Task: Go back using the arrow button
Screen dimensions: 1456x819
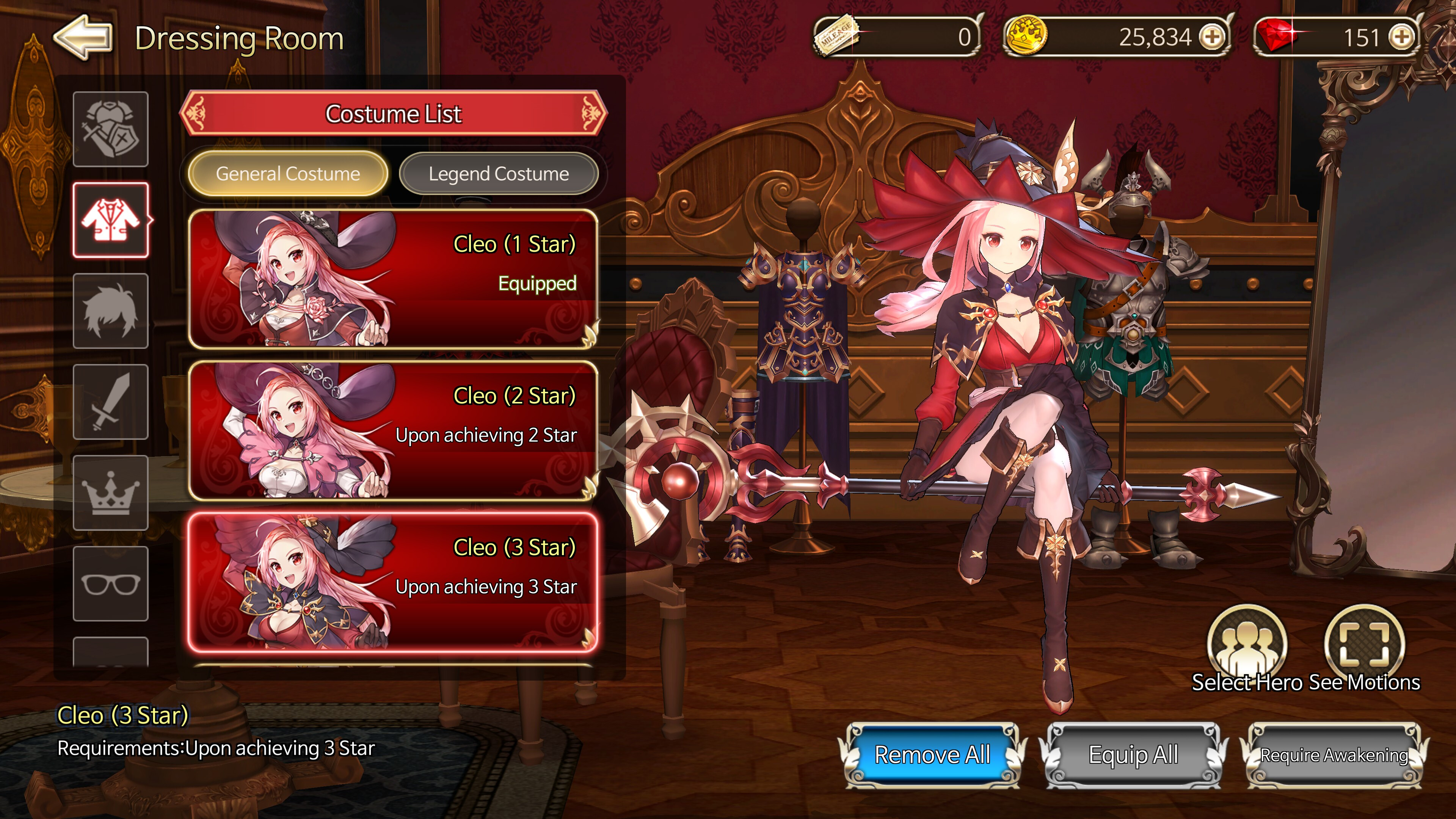Action: coord(84,37)
